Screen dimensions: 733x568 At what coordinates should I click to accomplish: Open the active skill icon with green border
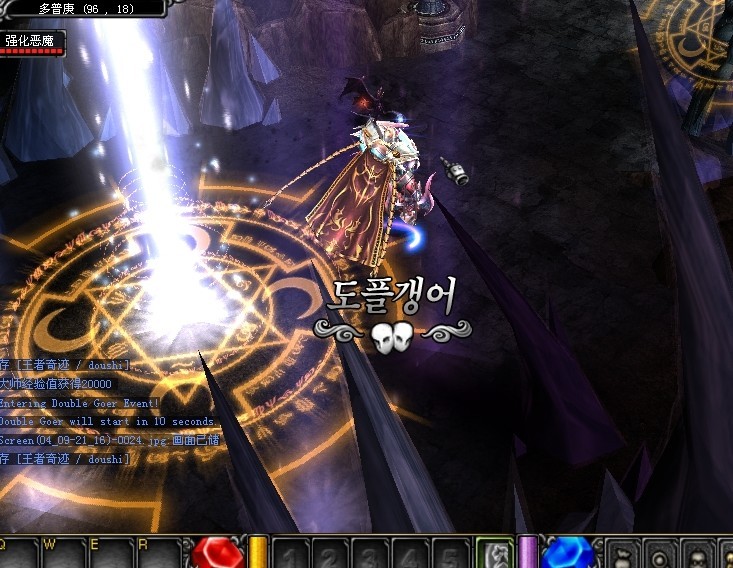(494, 553)
